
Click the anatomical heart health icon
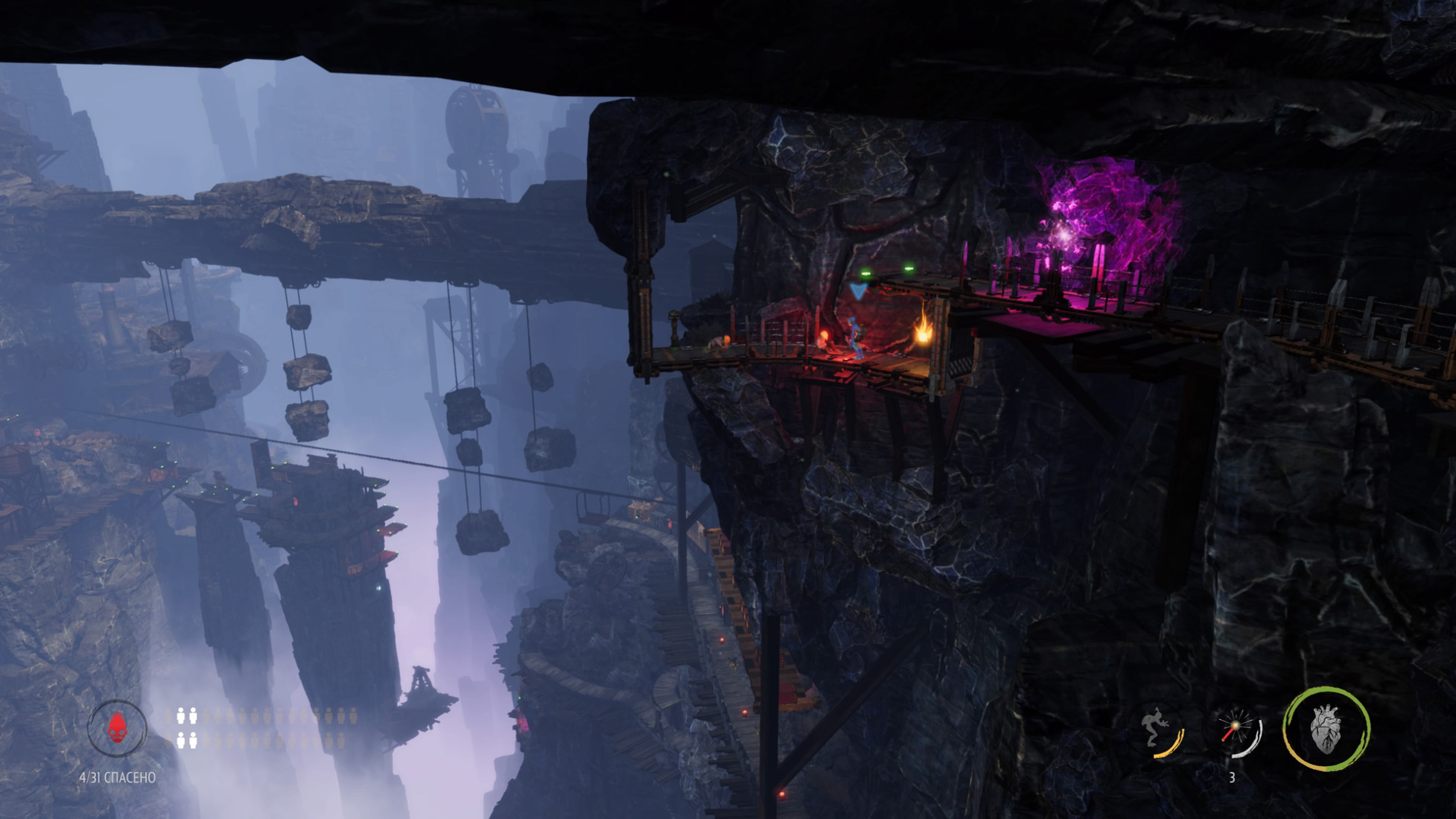[1326, 729]
